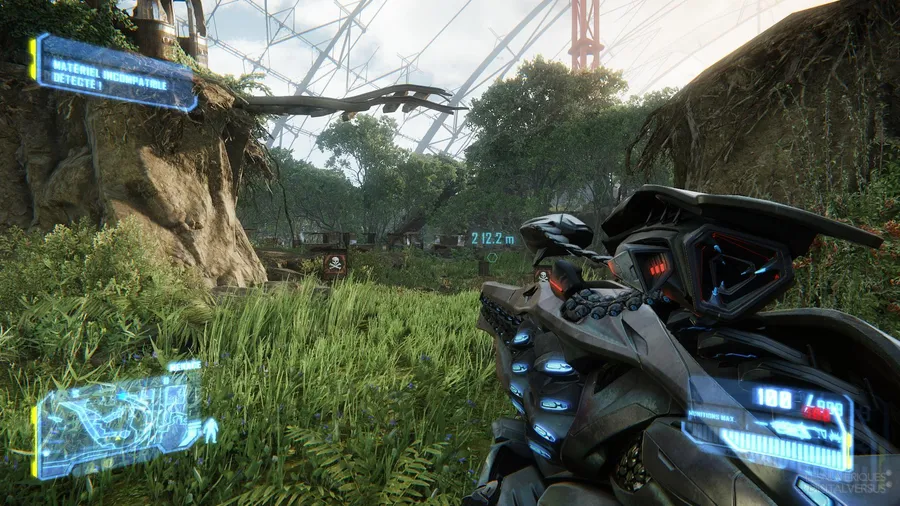Click the 212.2 m objective distance marker
The width and height of the screenshot is (900, 506).
click(493, 239)
